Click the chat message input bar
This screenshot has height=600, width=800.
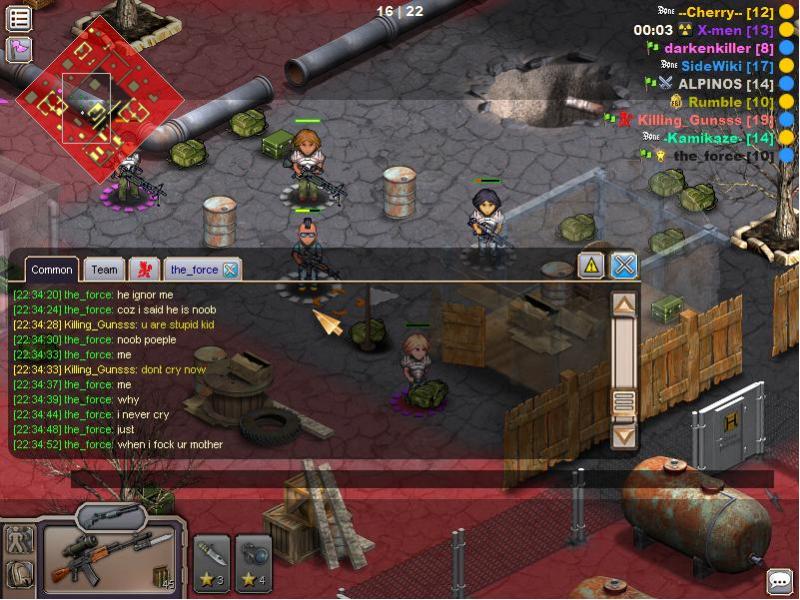420,478
